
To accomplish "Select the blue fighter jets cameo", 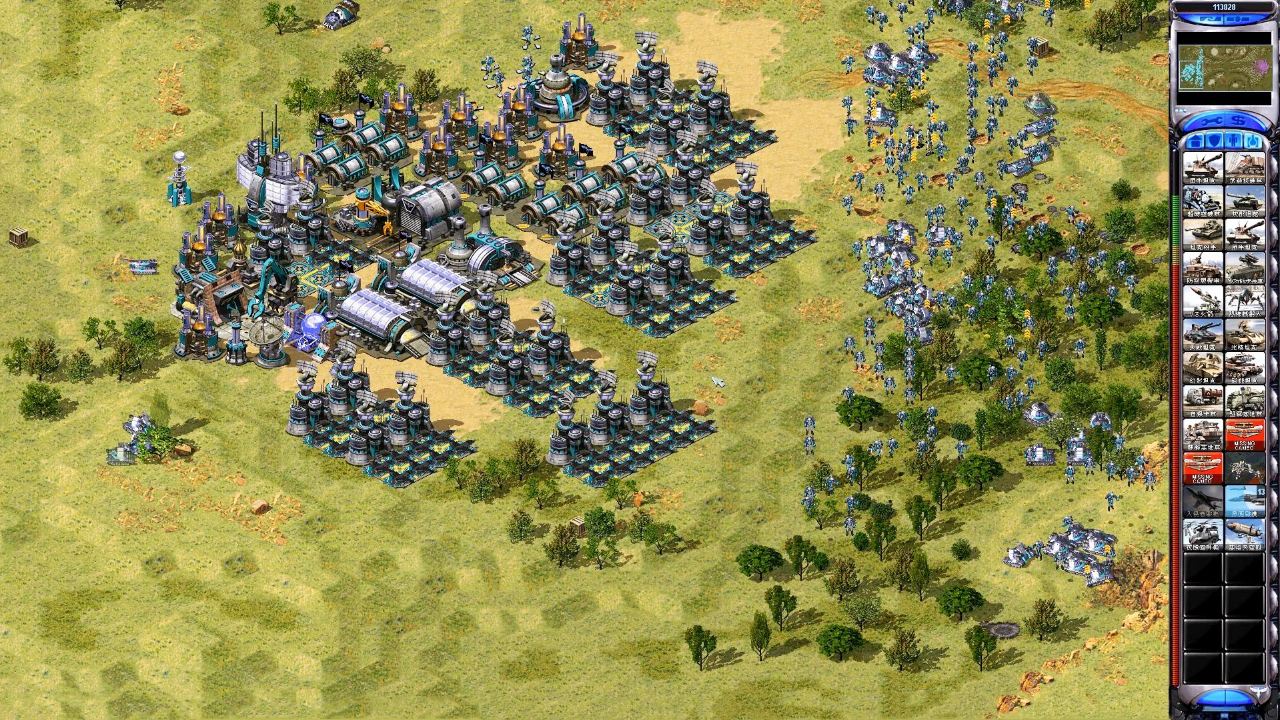I will 1245,500.
